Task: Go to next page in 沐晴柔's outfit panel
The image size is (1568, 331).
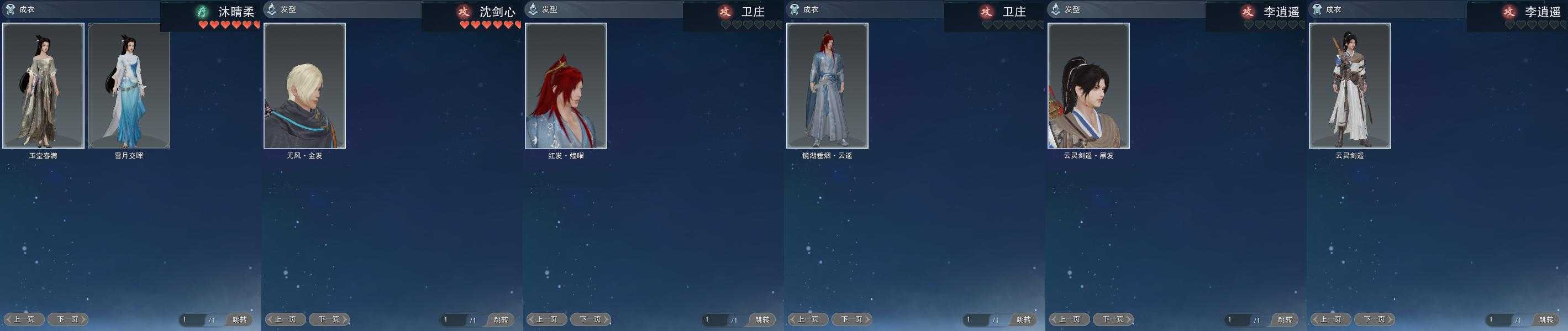Action: tap(68, 319)
